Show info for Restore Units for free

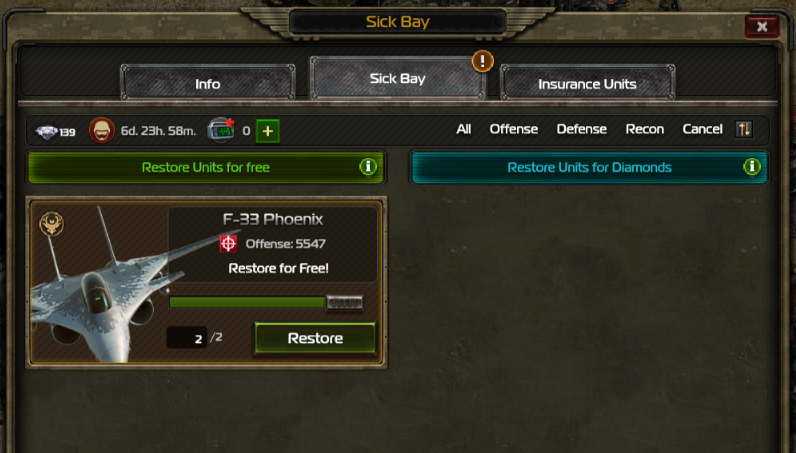click(368, 167)
